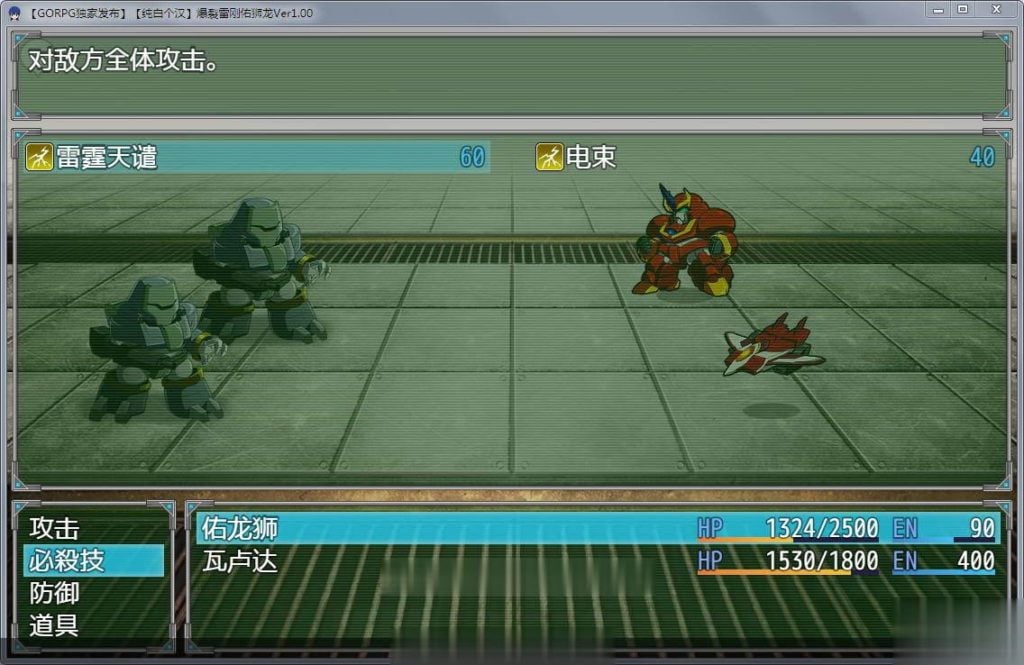
Task: Select party member 瓦卢达 row
Action: 597,561
